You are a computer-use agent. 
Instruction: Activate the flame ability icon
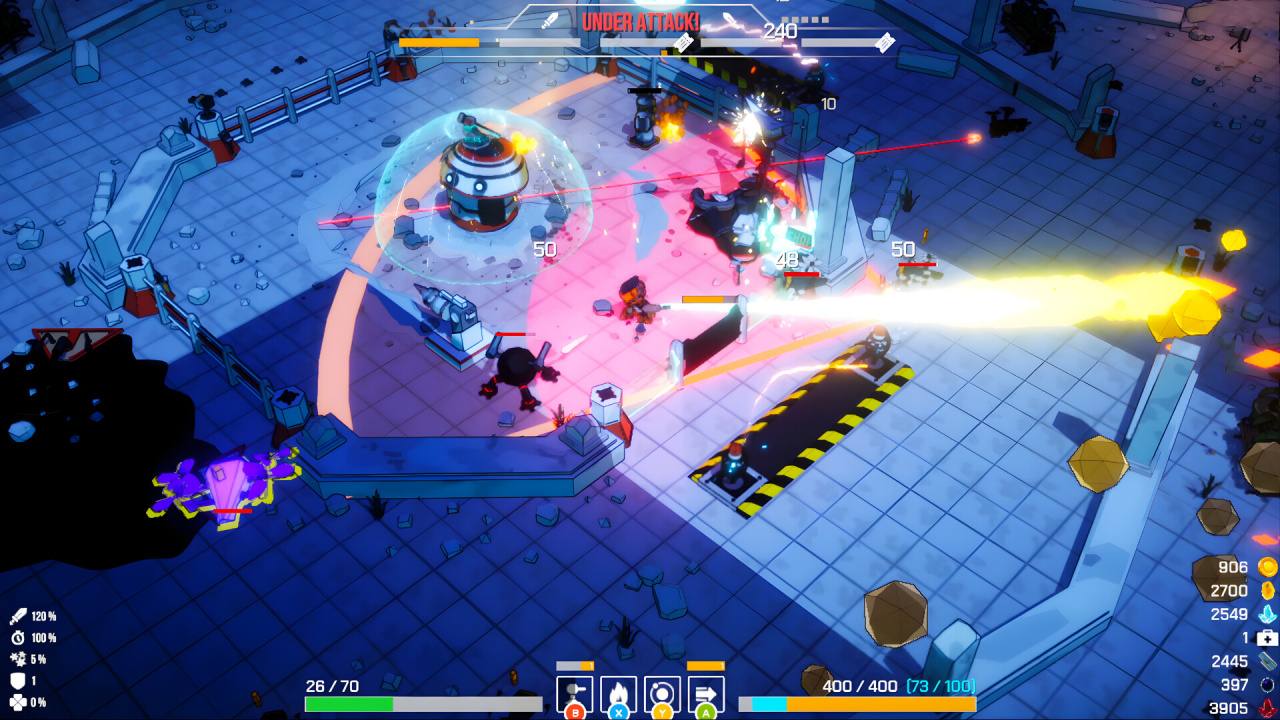[618, 693]
